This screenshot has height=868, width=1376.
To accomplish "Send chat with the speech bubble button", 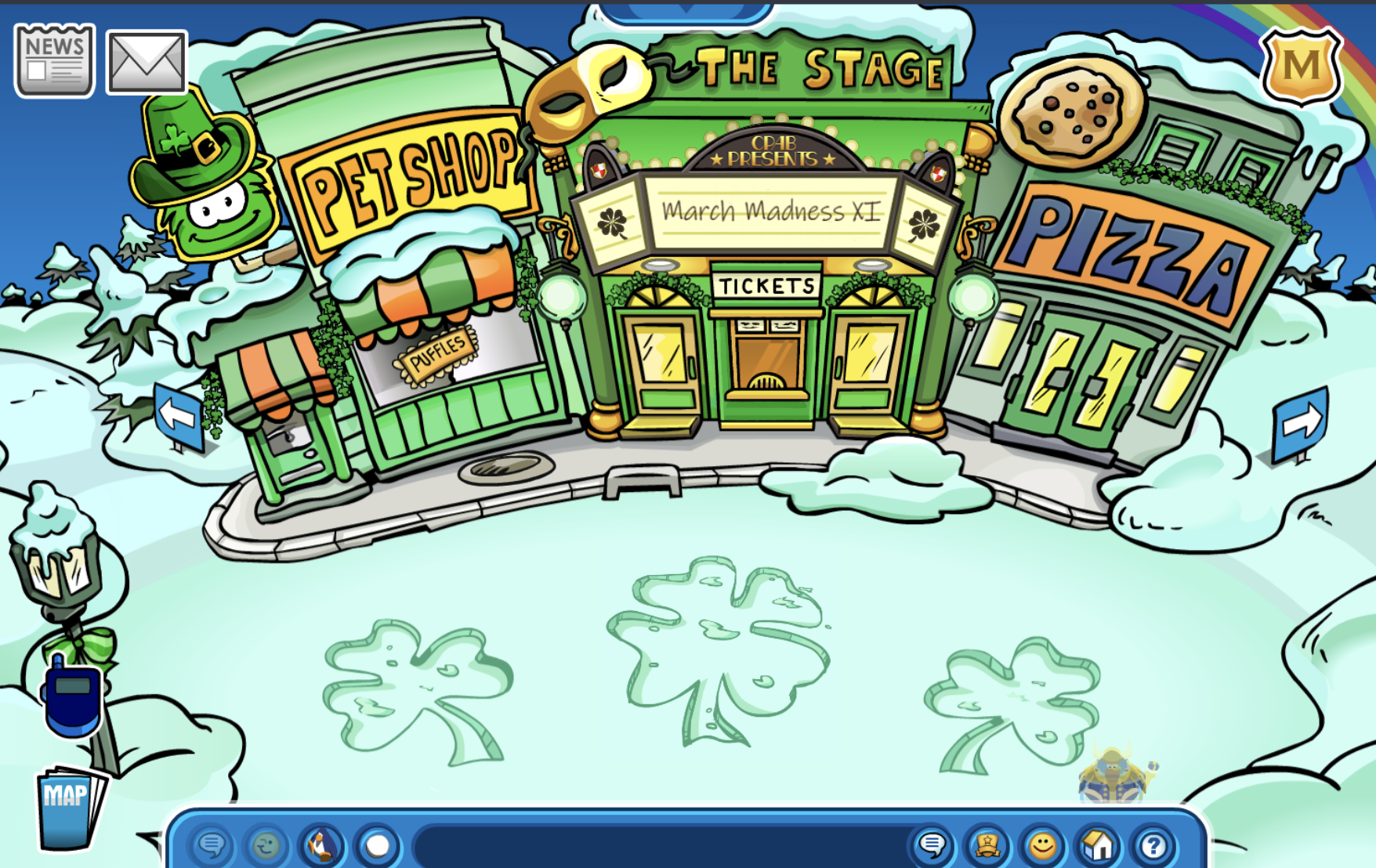I will click(932, 845).
